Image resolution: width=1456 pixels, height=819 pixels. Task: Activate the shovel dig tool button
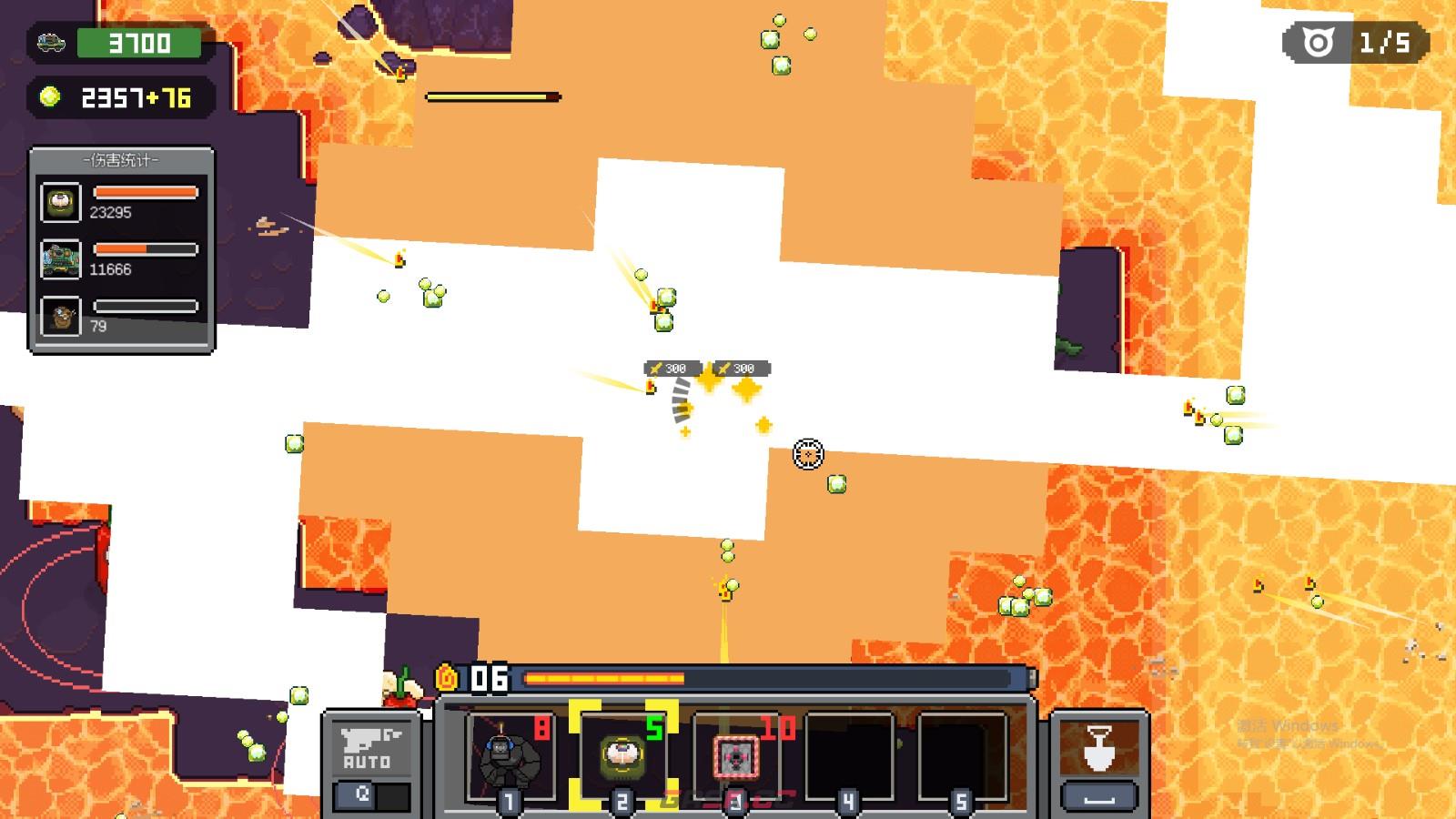point(1099,749)
